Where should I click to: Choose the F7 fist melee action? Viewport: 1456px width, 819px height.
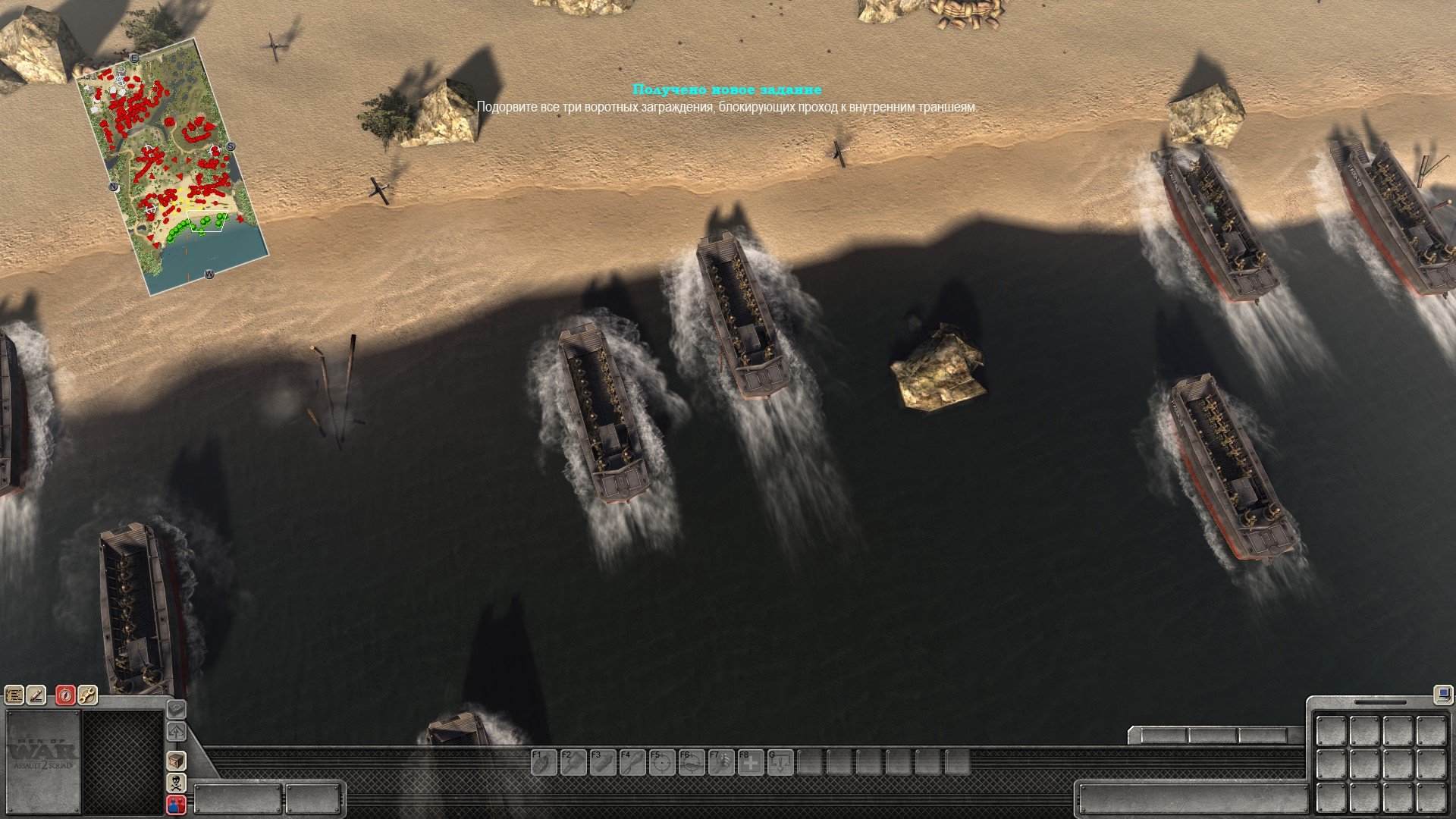coord(720,762)
